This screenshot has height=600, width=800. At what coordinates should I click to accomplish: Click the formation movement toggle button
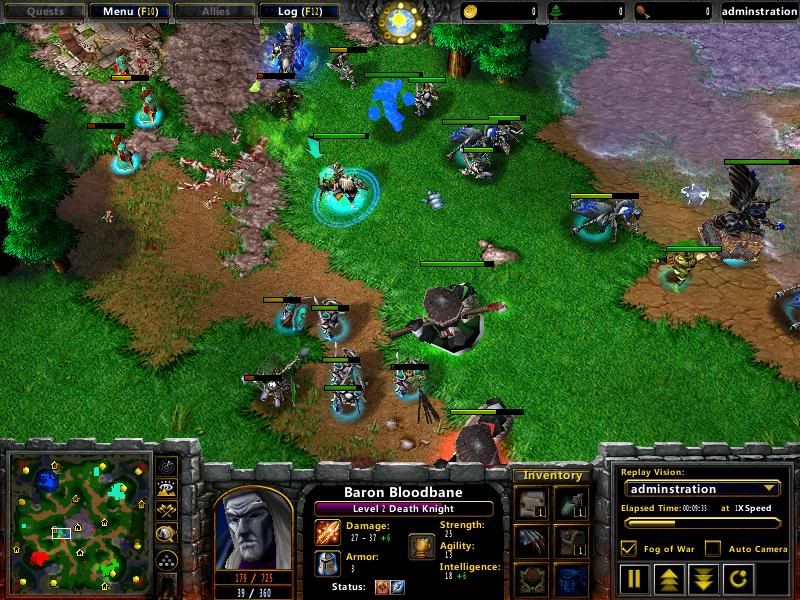click(x=167, y=560)
